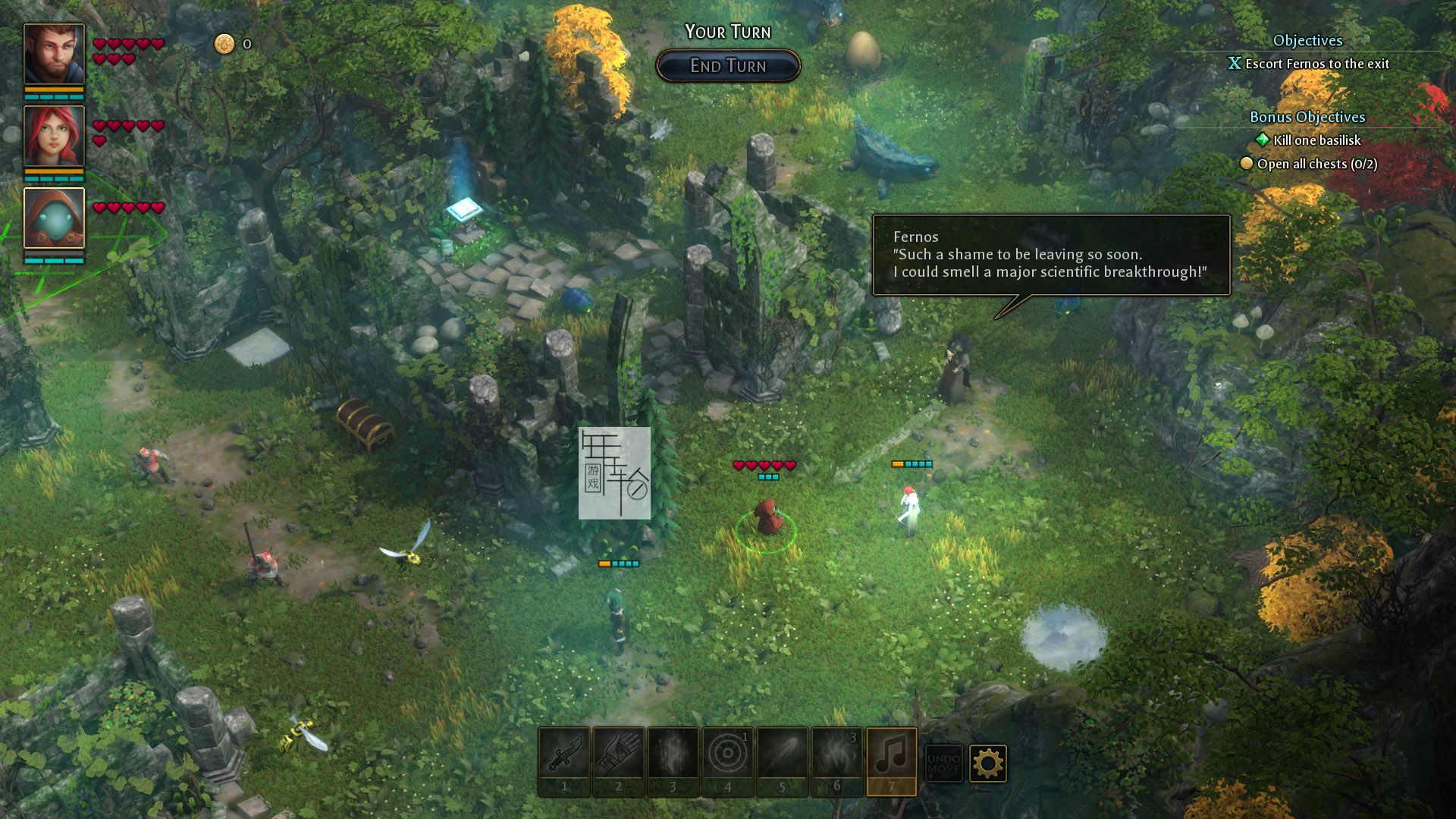End your turn with the End Turn button
Viewport: 1456px width, 819px height.
[728, 66]
